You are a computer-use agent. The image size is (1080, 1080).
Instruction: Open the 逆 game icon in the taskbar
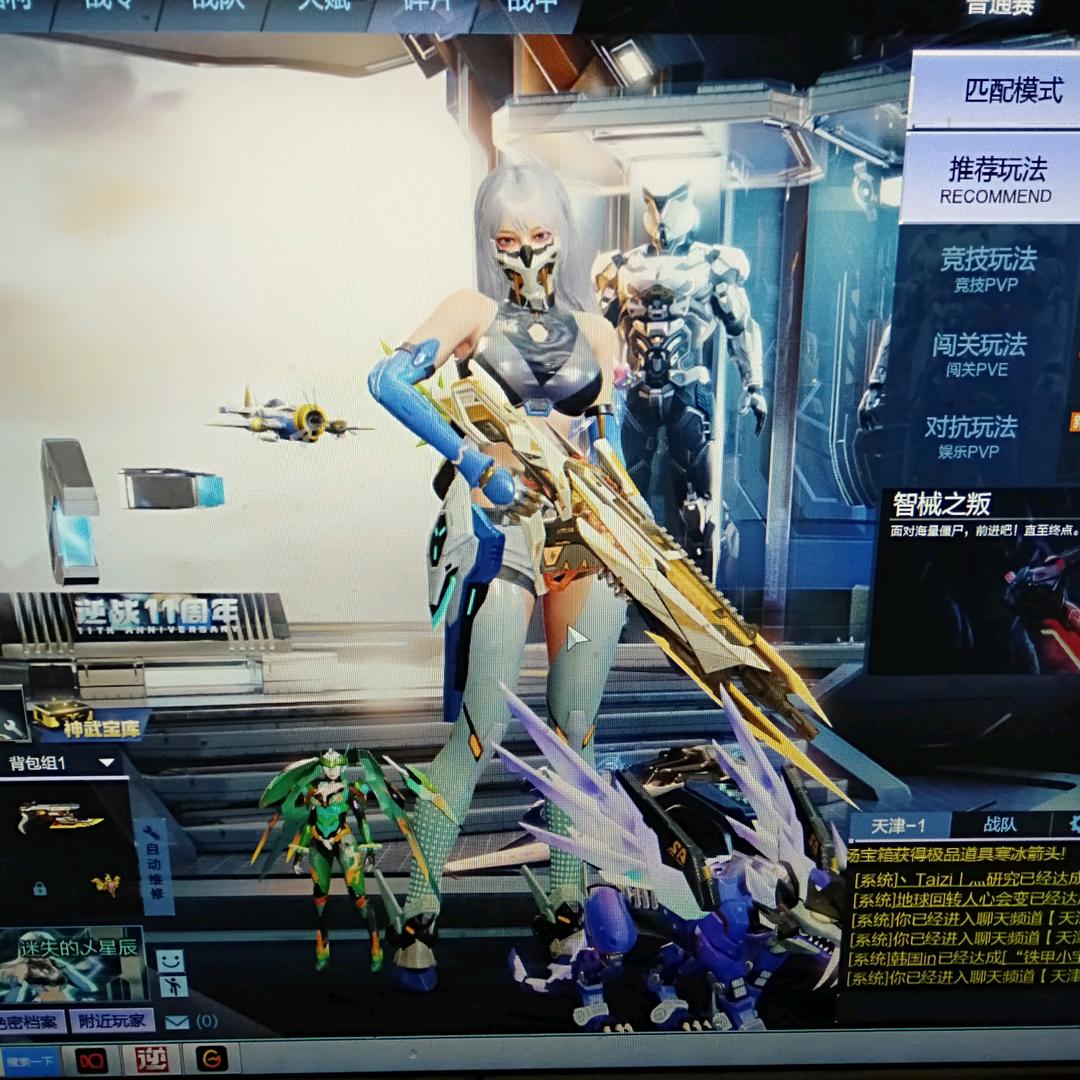click(x=151, y=1058)
